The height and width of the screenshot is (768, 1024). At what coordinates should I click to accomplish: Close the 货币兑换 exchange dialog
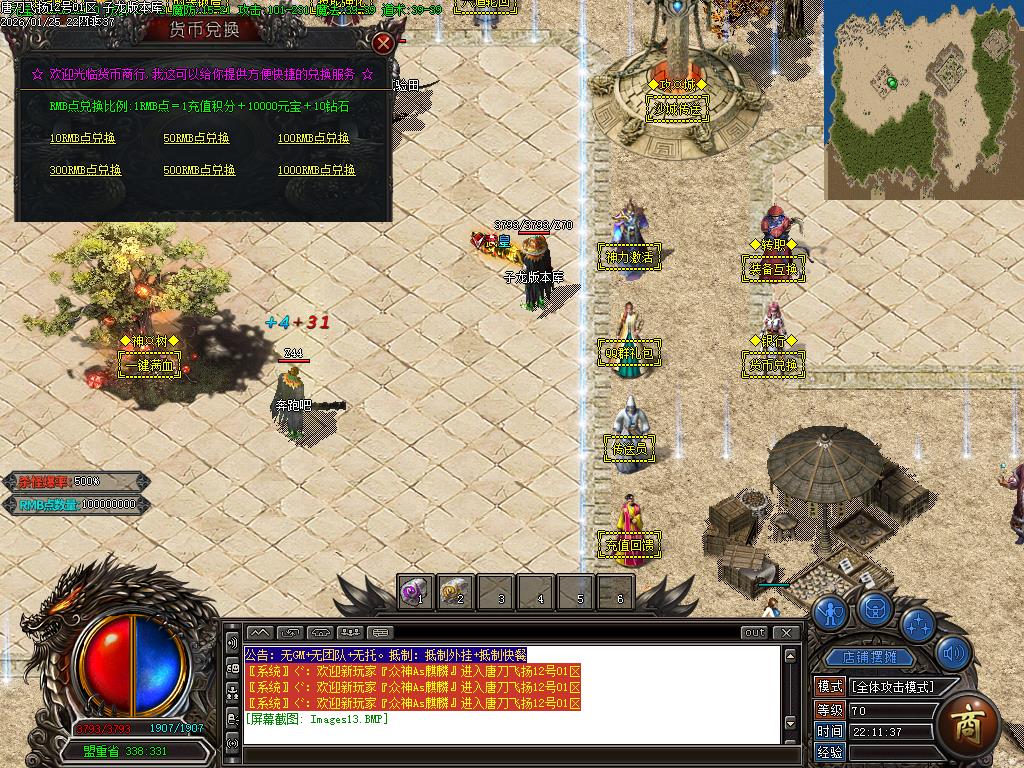coord(383,43)
